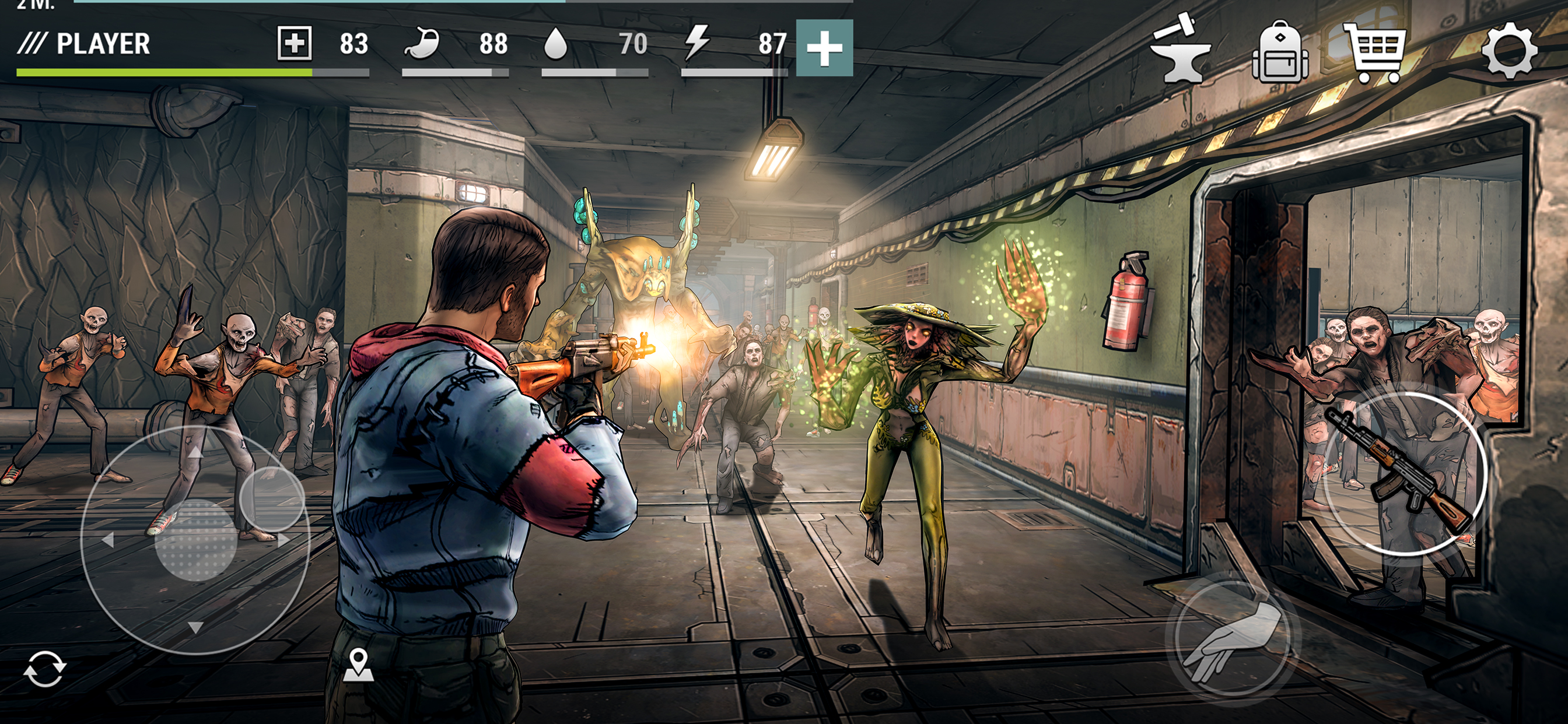Tap the circular arrows swap button
This screenshot has height=724, width=1568.
tap(44, 669)
